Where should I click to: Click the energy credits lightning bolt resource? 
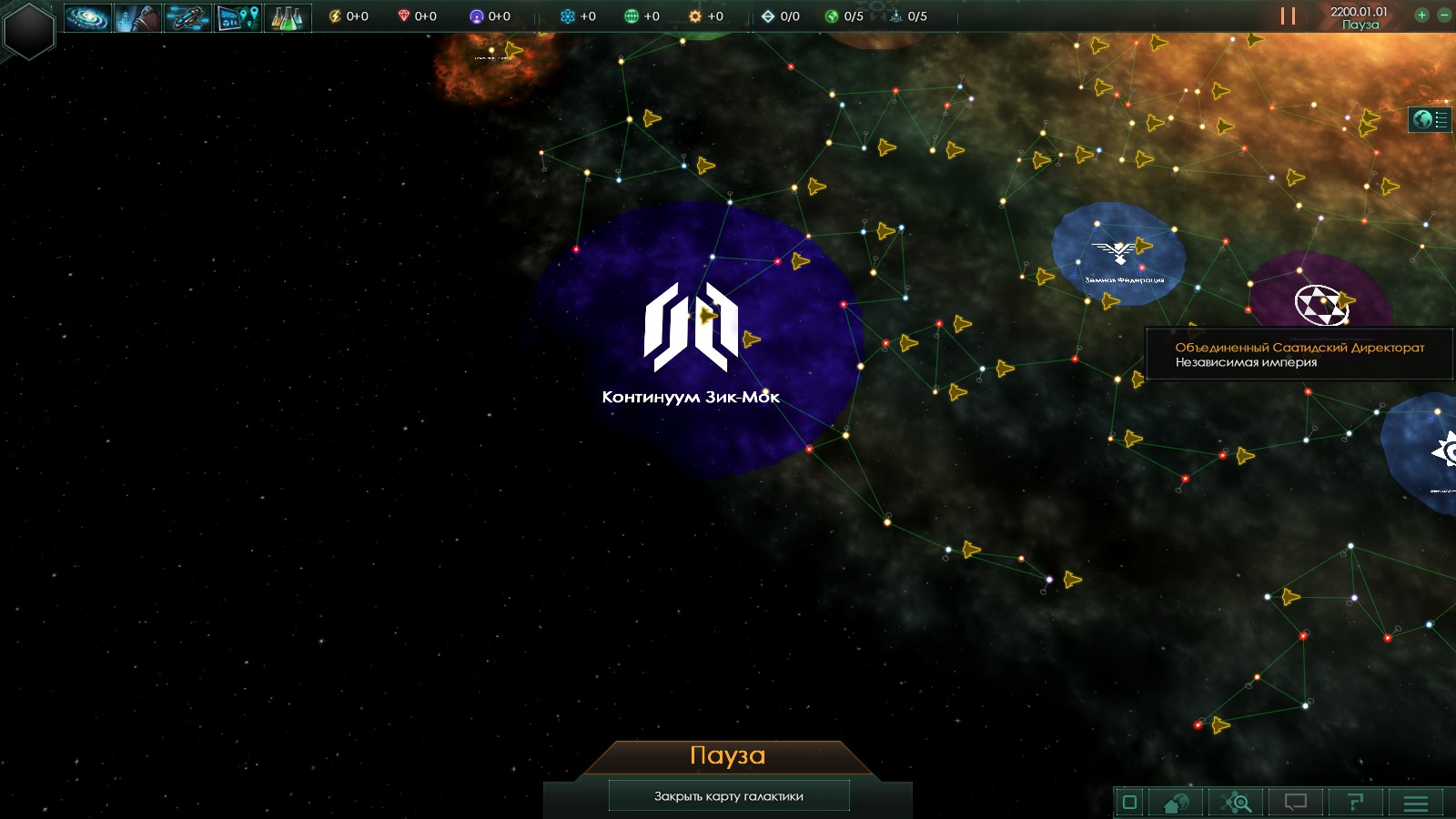(335, 16)
